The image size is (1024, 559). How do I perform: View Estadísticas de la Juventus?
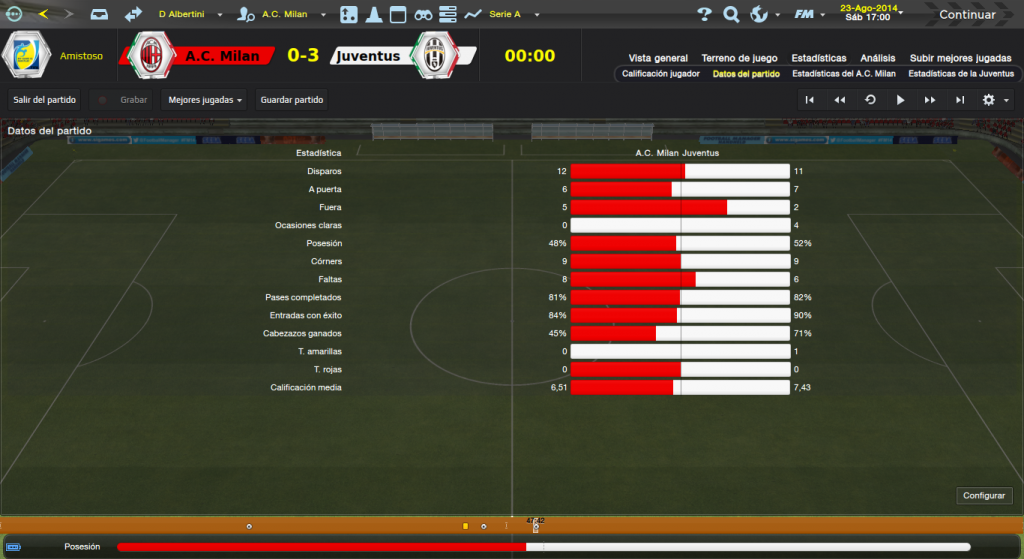[960, 74]
